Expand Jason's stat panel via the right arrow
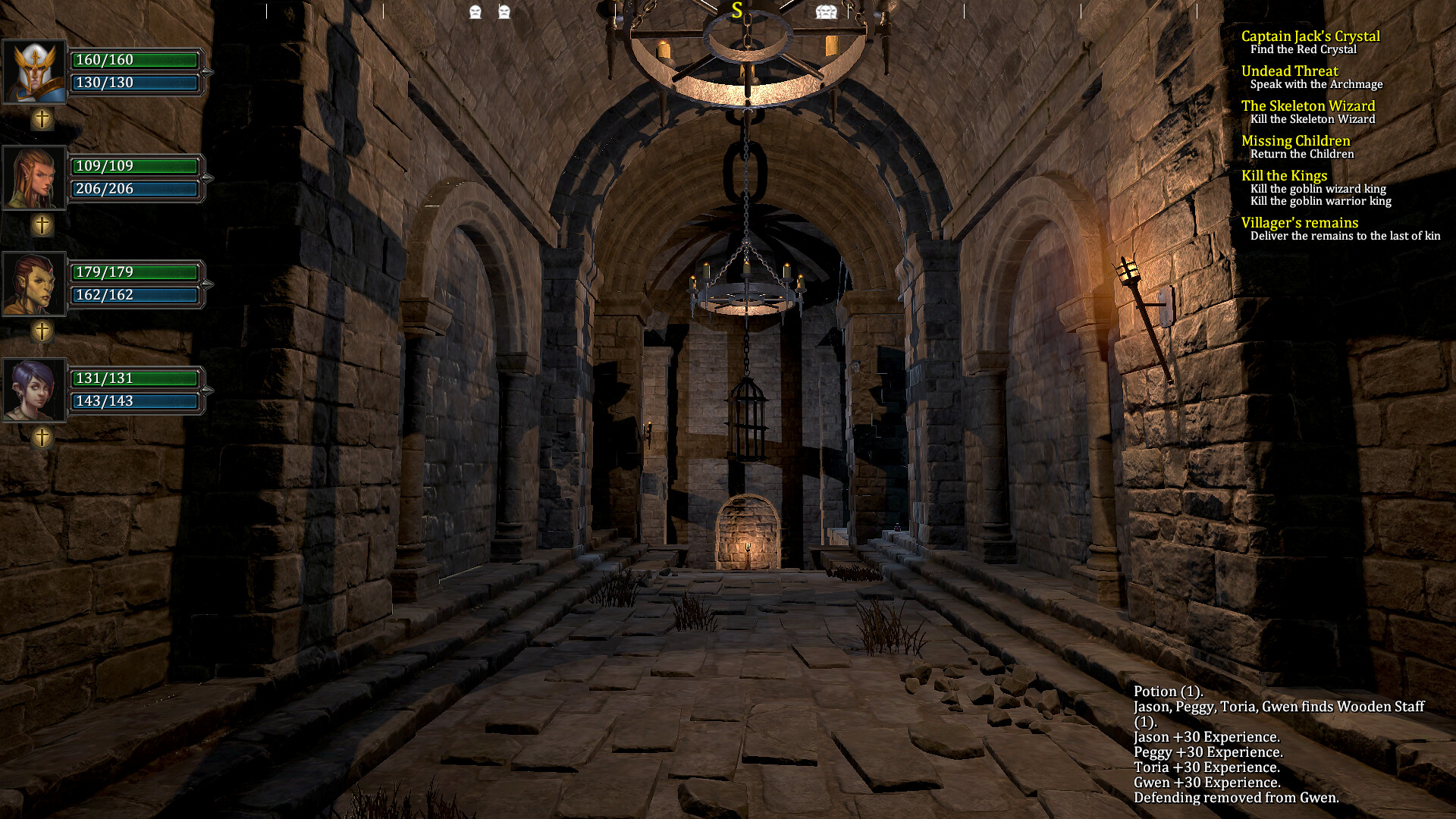This screenshot has height=819, width=1456. (x=209, y=71)
